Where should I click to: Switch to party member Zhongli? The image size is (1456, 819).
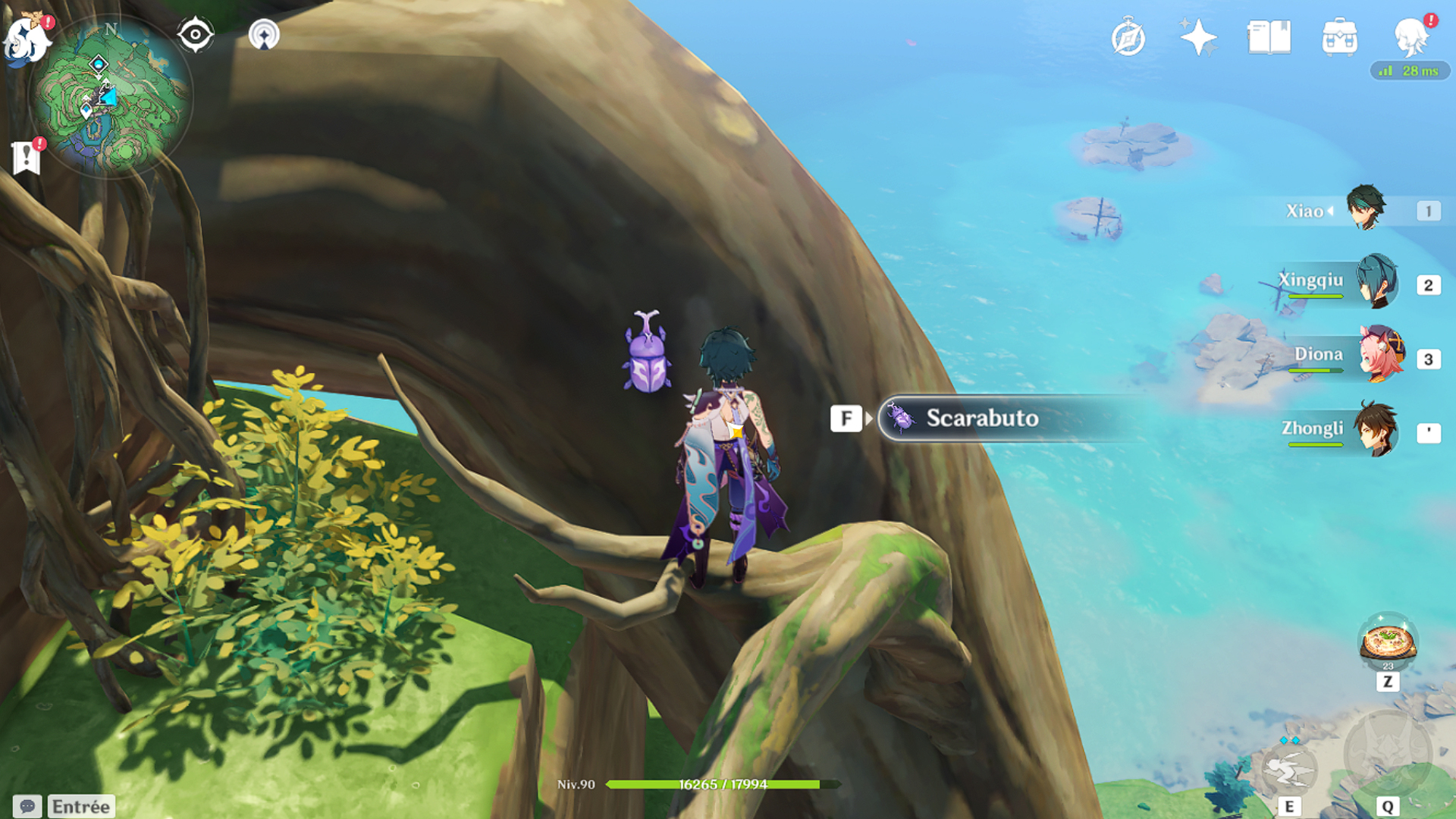pyautogui.click(x=1376, y=430)
